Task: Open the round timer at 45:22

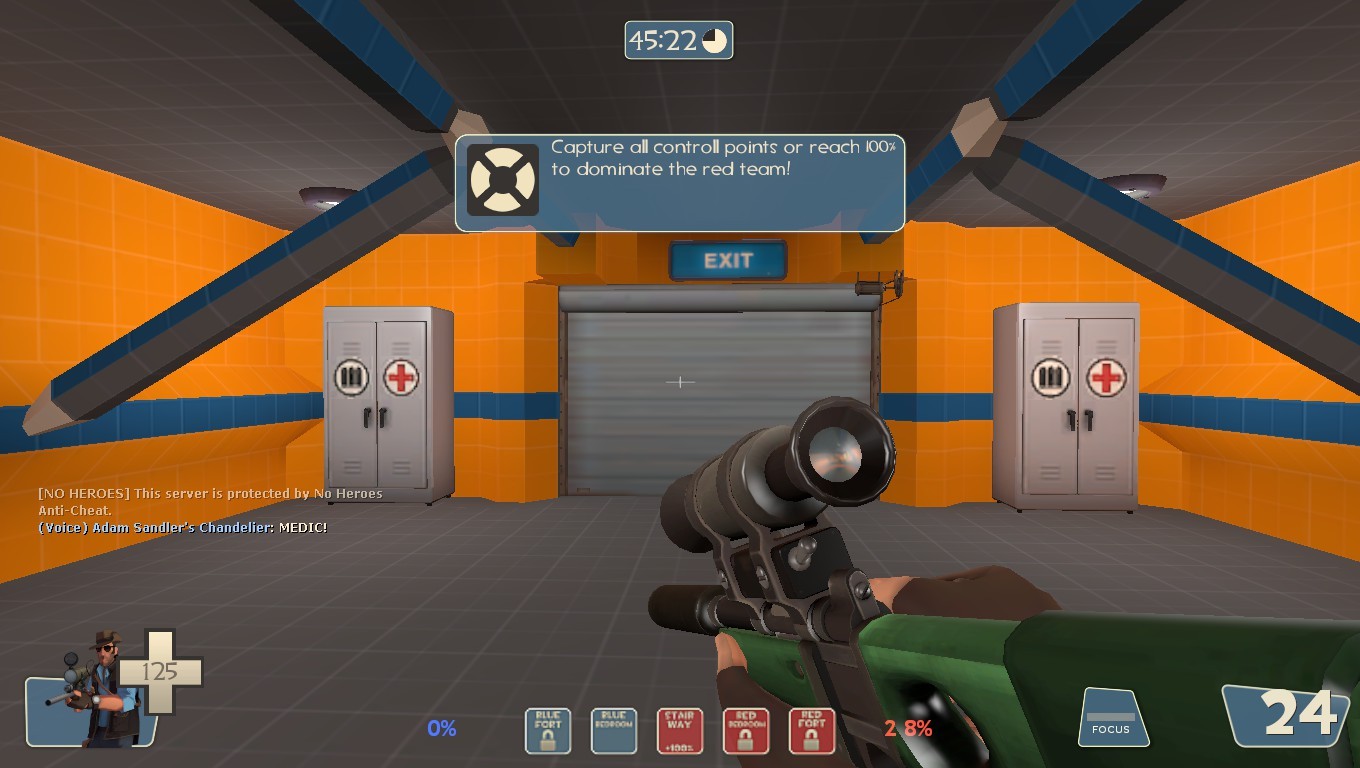Action: (x=679, y=40)
